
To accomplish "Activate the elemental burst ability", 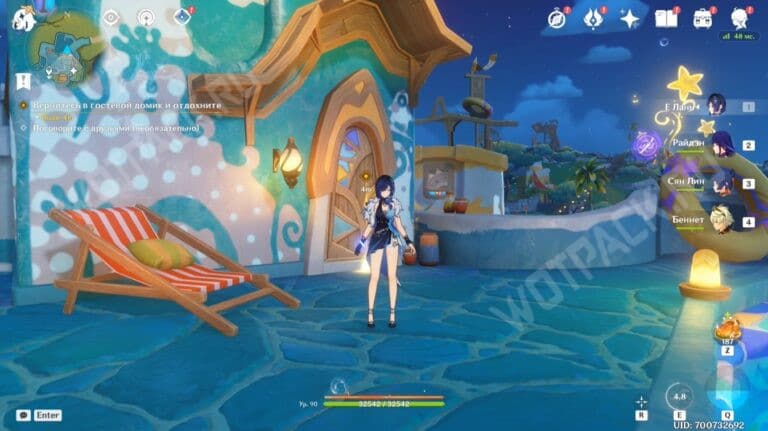I will pos(727,389).
